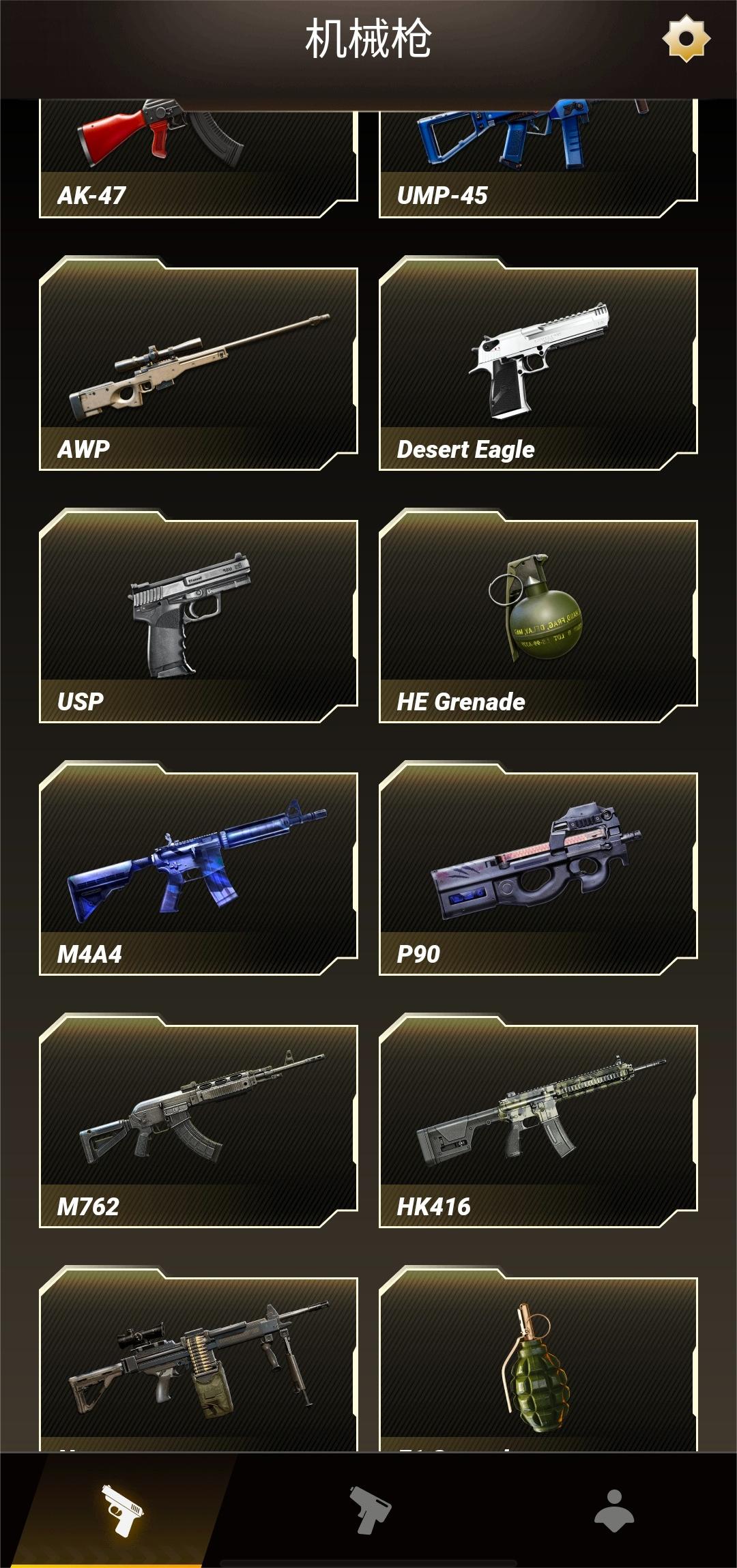Switch to the white pistol tab
This screenshot has height=1568, width=737.
[x=123, y=1509]
